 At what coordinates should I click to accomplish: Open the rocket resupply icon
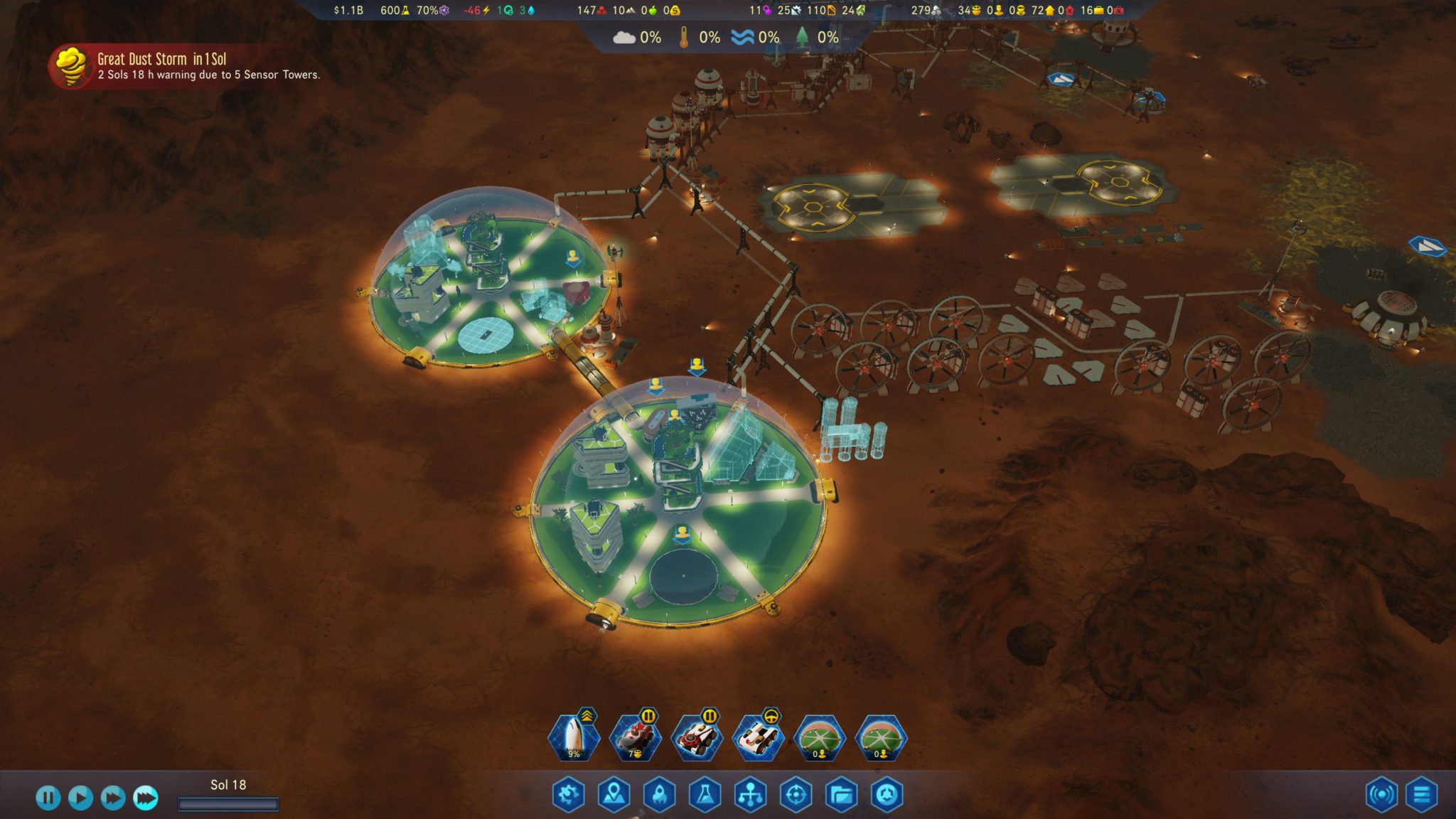(x=659, y=795)
